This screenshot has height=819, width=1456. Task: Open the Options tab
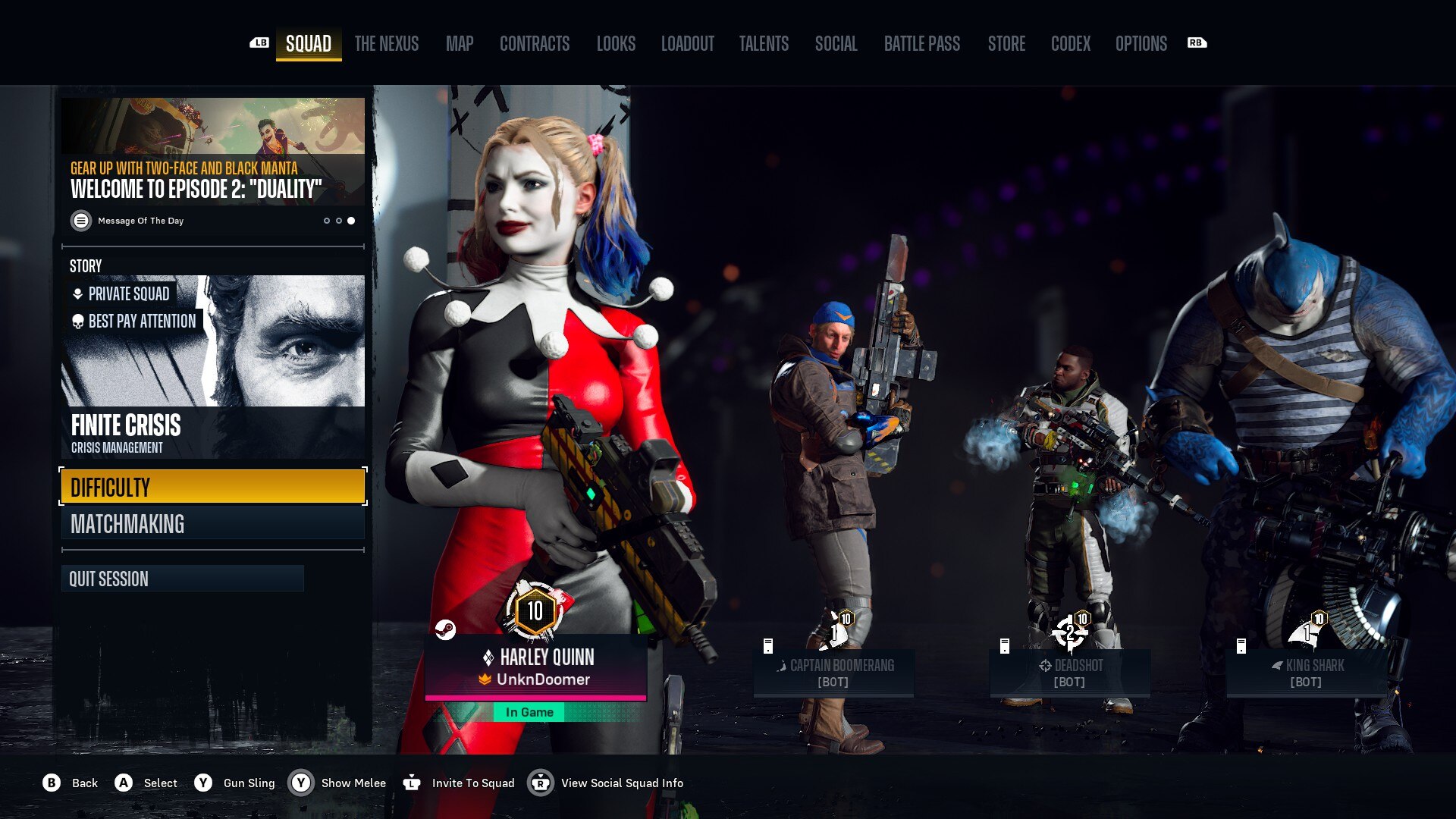tap(1141, 44)
